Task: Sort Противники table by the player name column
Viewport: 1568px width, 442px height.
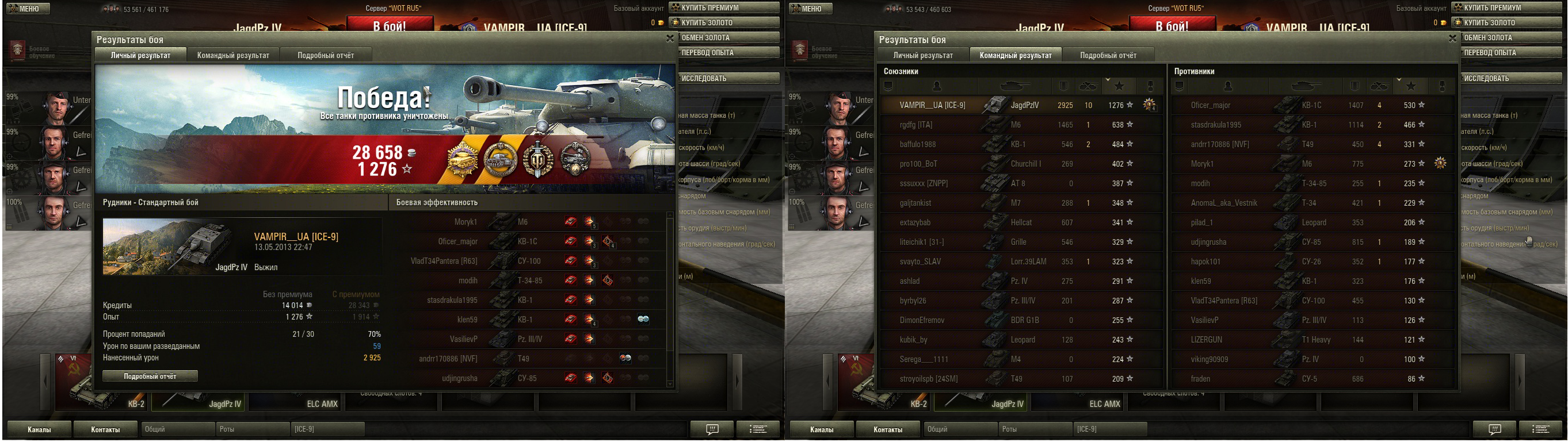Action: 1227,86
